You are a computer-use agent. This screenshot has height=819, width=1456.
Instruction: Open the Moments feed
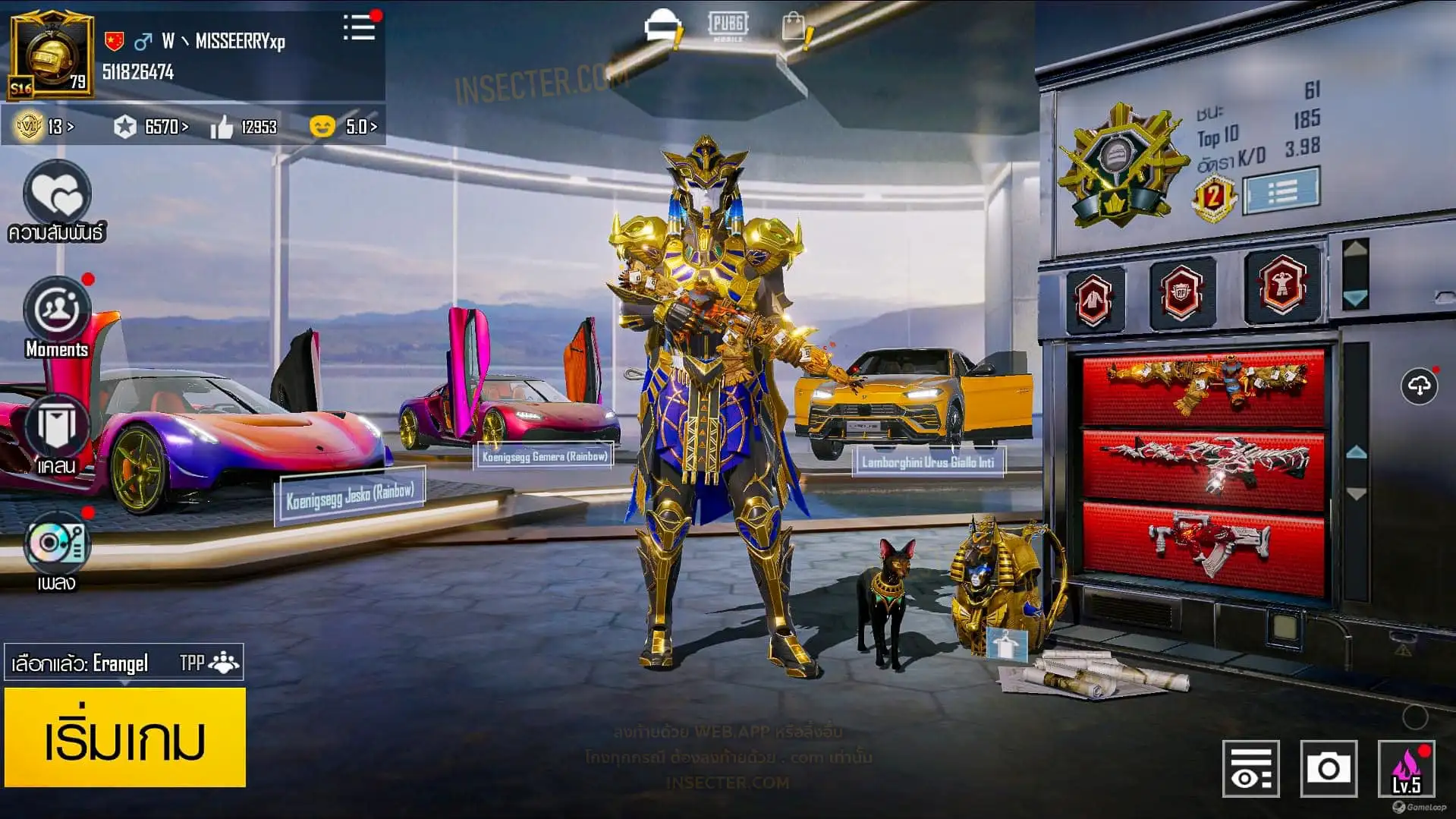tap(57, 313)
